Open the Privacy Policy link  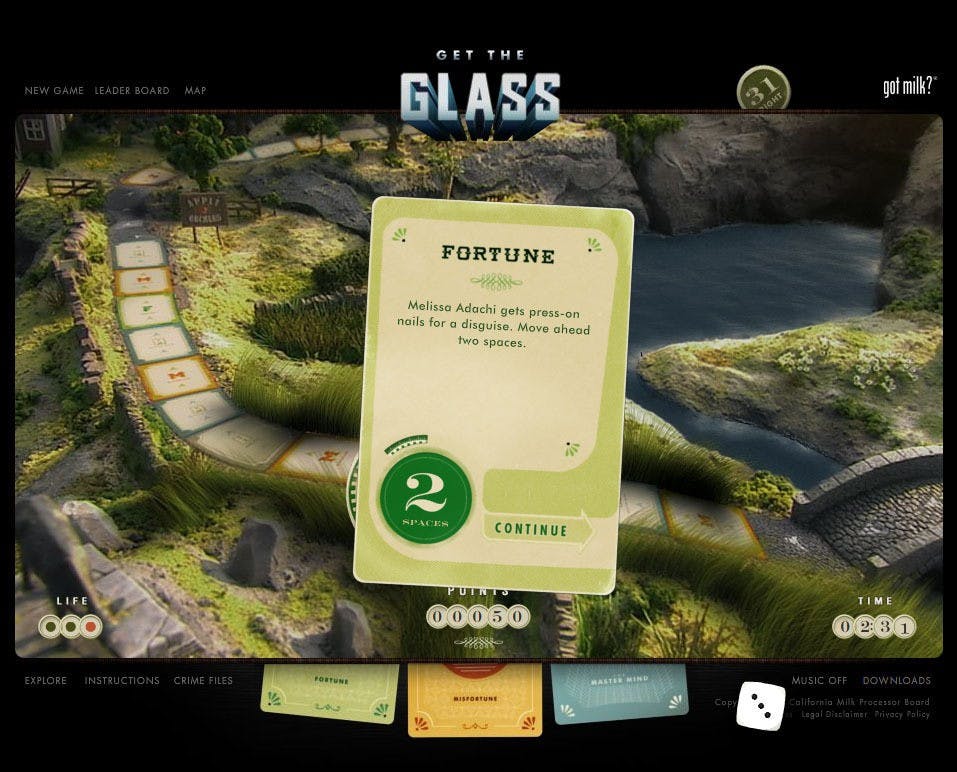coord(902,715)
